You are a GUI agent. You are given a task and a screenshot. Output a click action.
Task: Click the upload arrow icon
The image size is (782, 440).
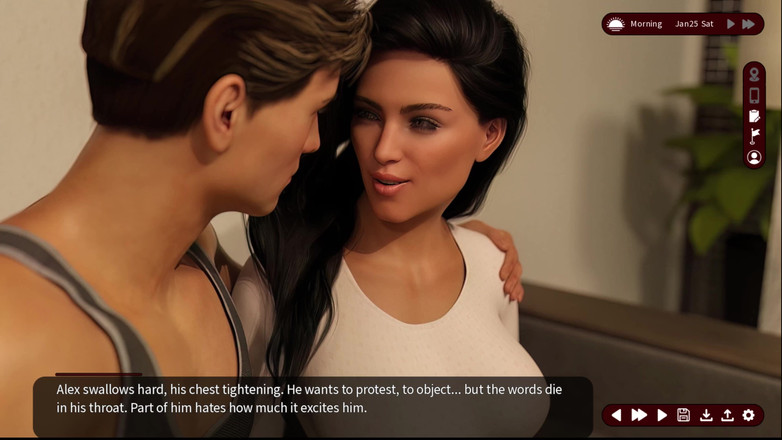pyautogui.click(x=727, y=415)
